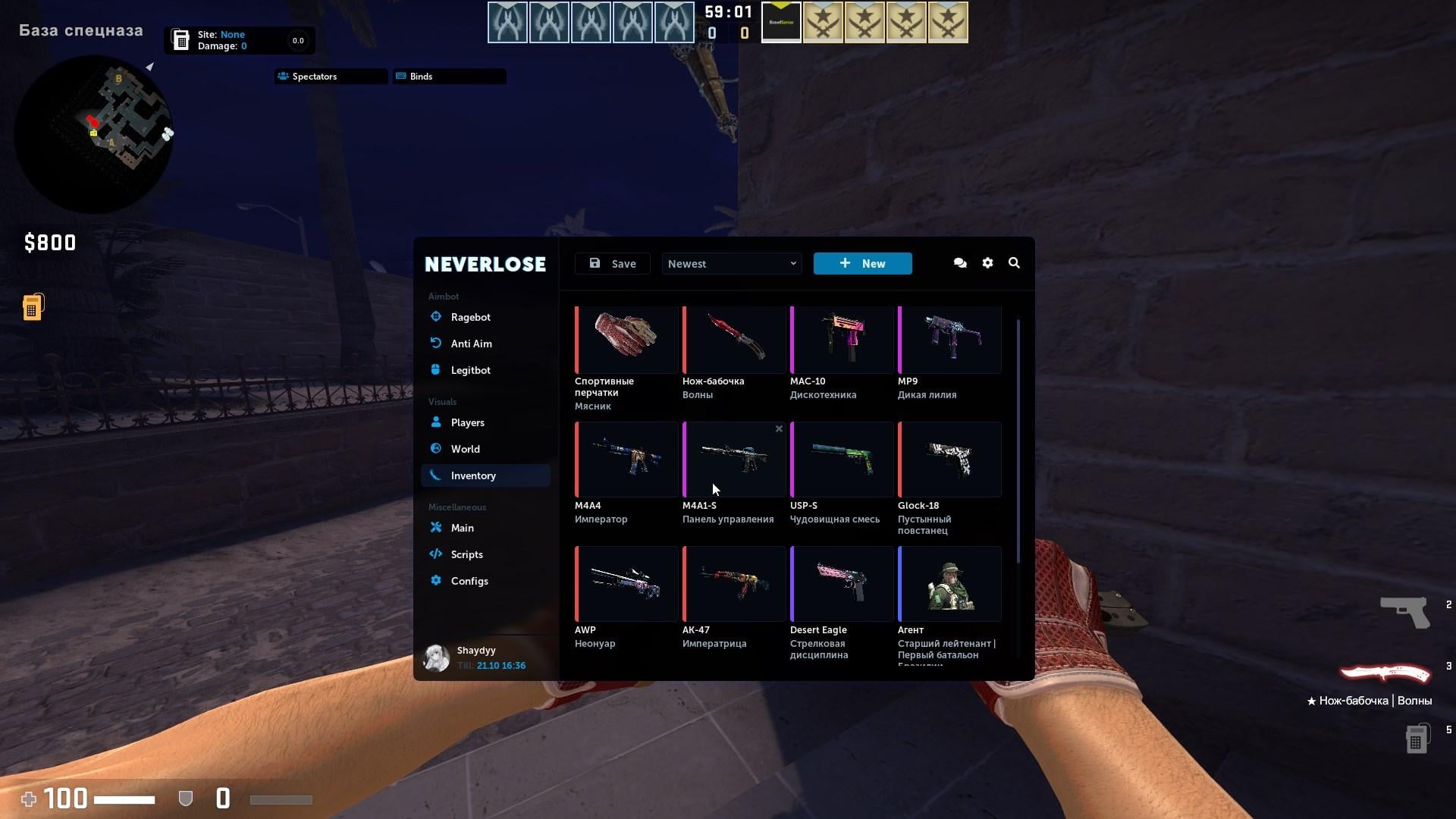Open the Spectators panel
This screenshot has height=819, width=1456.
point(330,76)
